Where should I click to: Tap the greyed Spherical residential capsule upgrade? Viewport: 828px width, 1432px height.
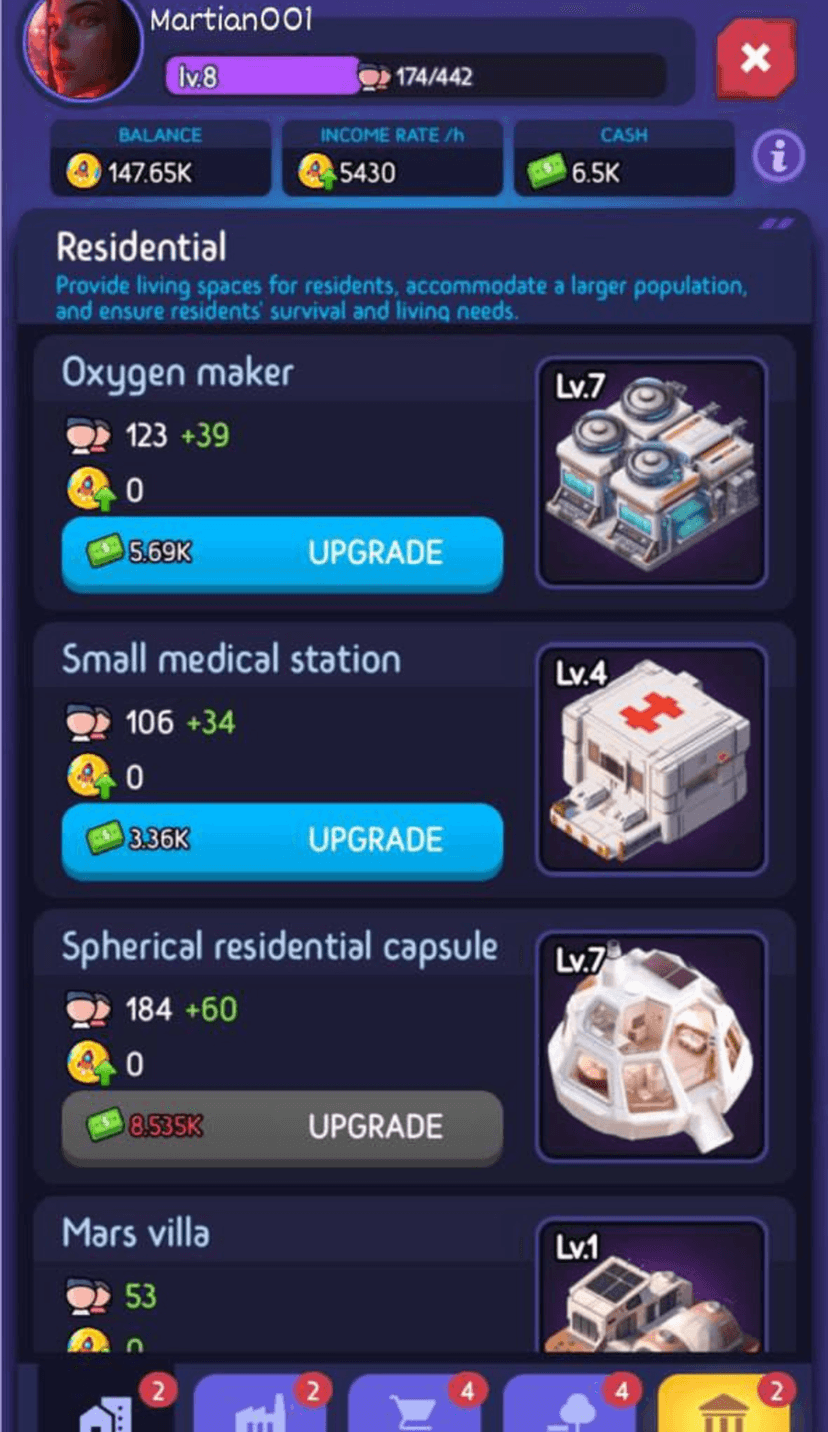[282, 1127]
